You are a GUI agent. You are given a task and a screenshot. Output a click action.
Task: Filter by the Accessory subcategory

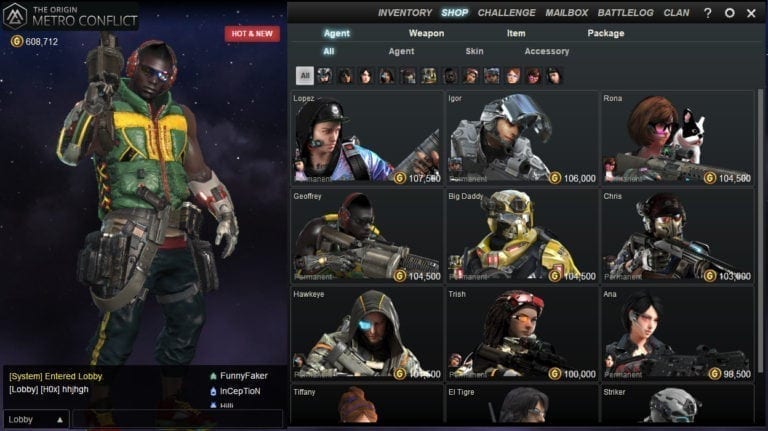546,51
